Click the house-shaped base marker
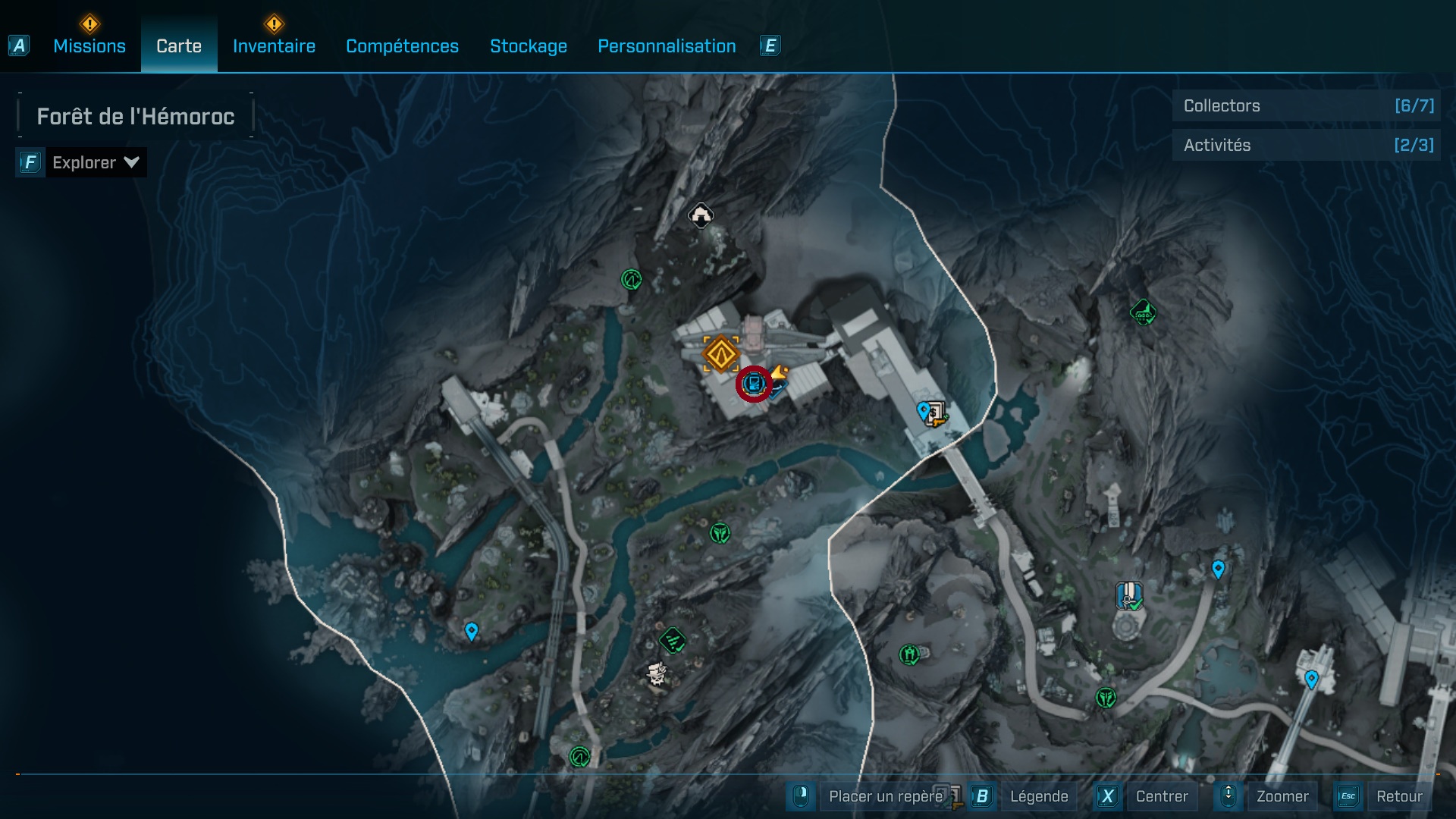1456x819 pixels. point(701,215)
